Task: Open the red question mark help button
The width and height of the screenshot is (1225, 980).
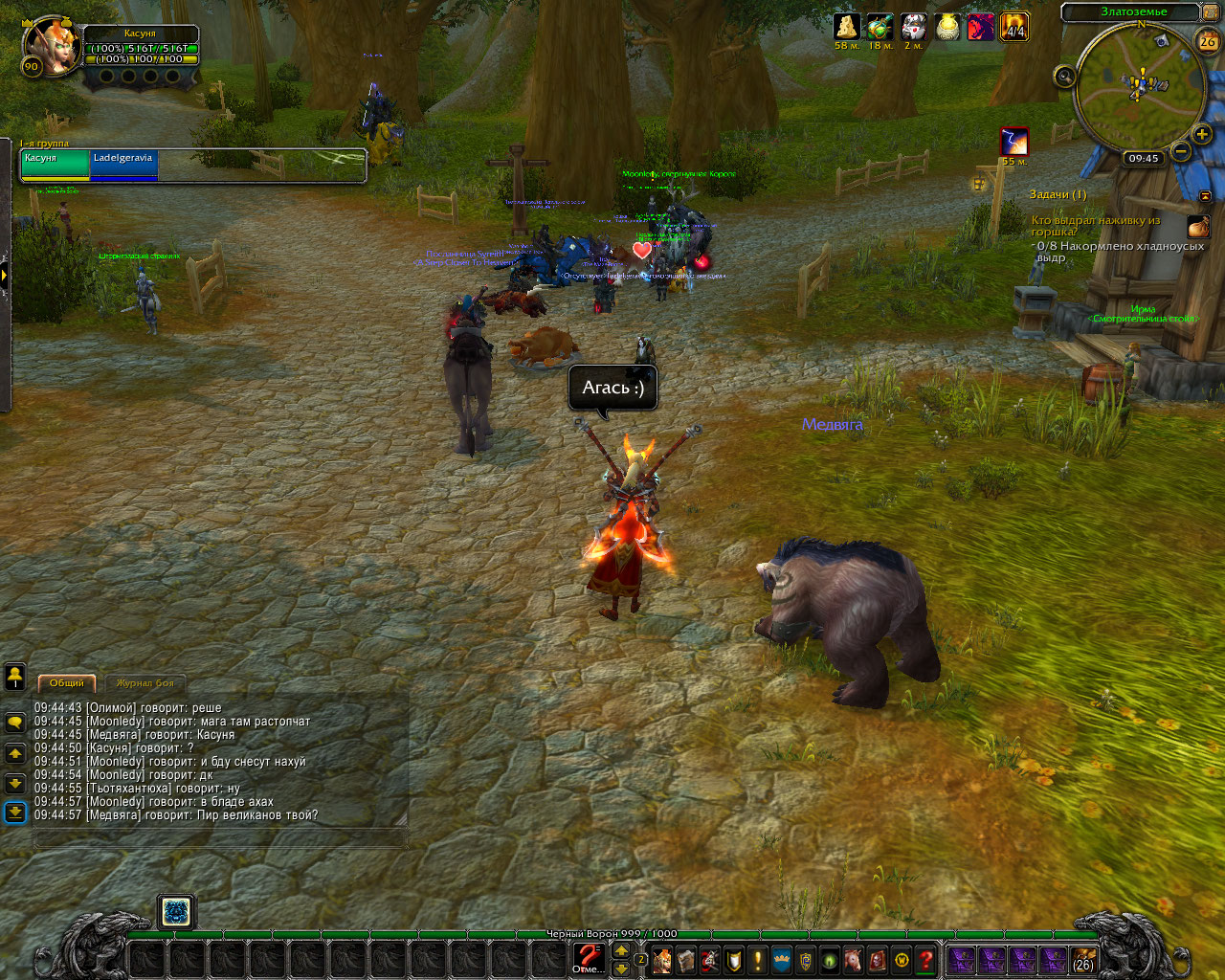Action: pyautogui.click(x=925, y=959)
